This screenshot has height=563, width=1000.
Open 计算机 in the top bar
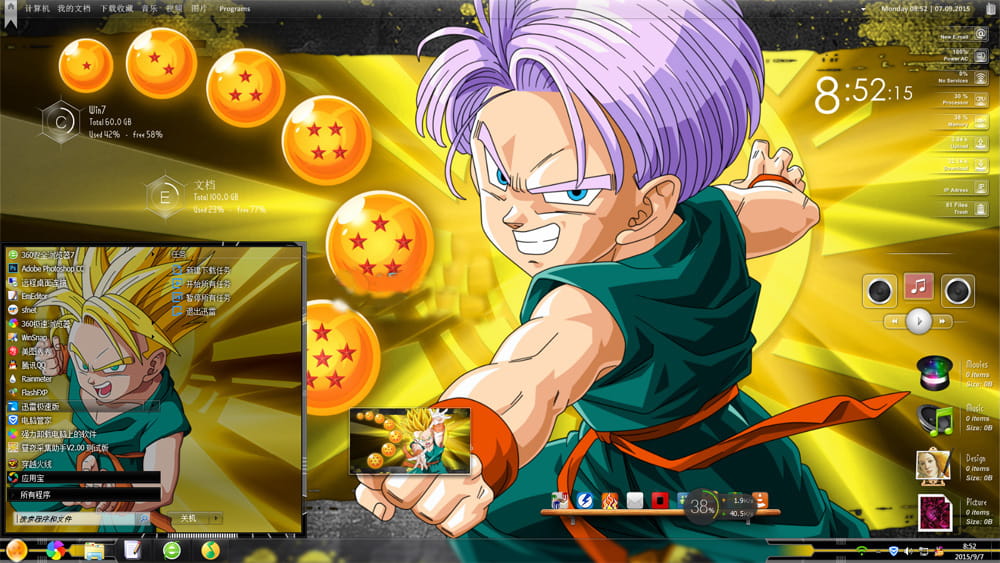[x=36, y=8]
